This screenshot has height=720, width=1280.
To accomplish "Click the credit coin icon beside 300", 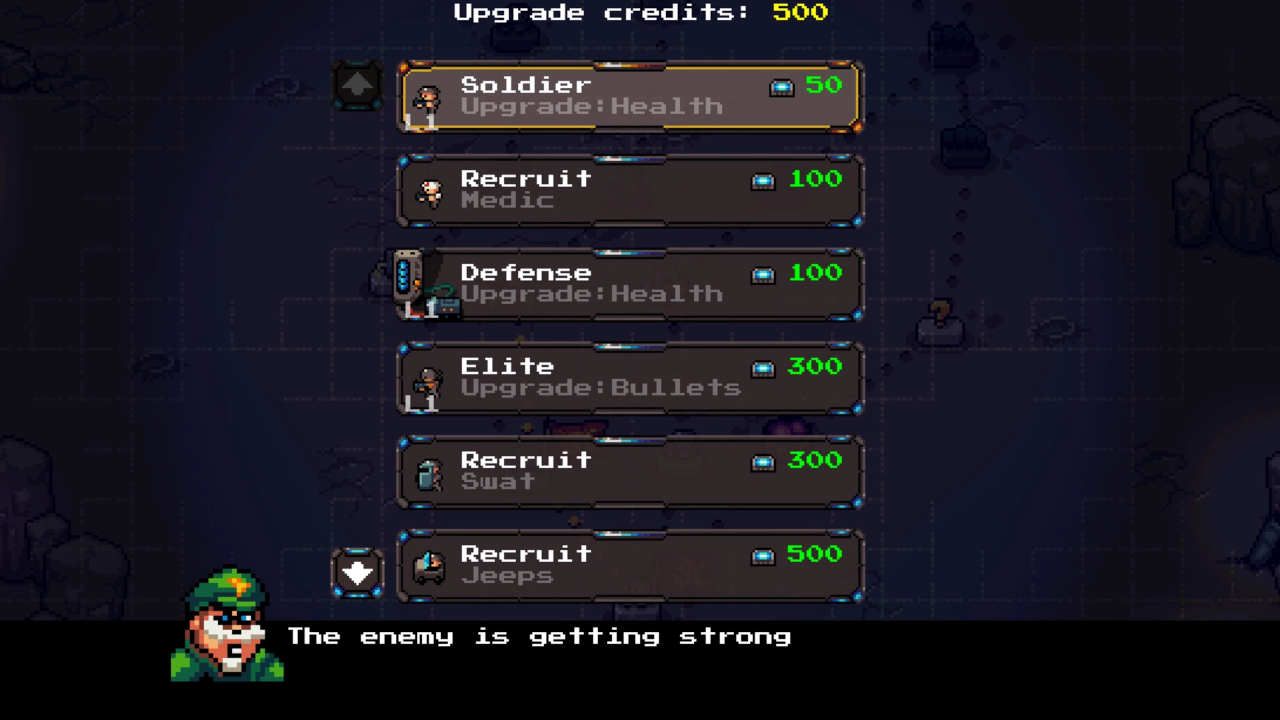I will pos(763,368).
